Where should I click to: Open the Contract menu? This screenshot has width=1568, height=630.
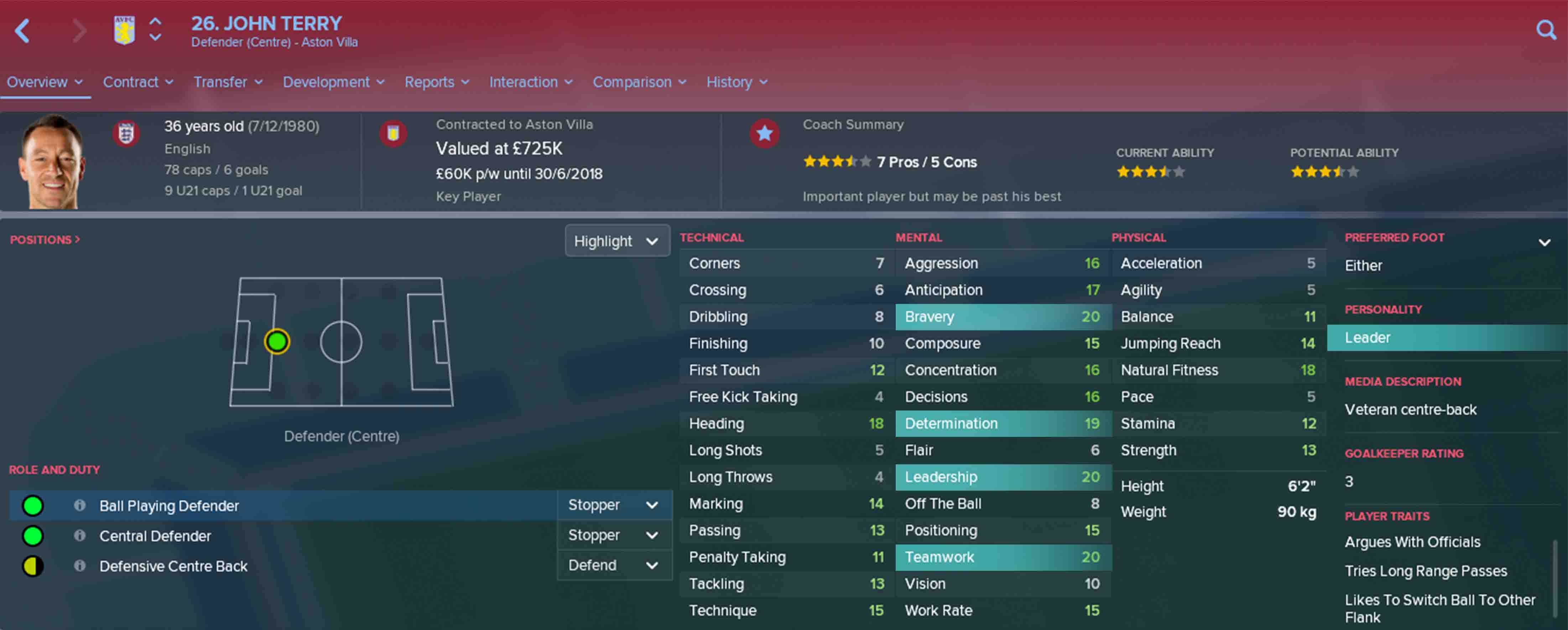coord(137,82)
